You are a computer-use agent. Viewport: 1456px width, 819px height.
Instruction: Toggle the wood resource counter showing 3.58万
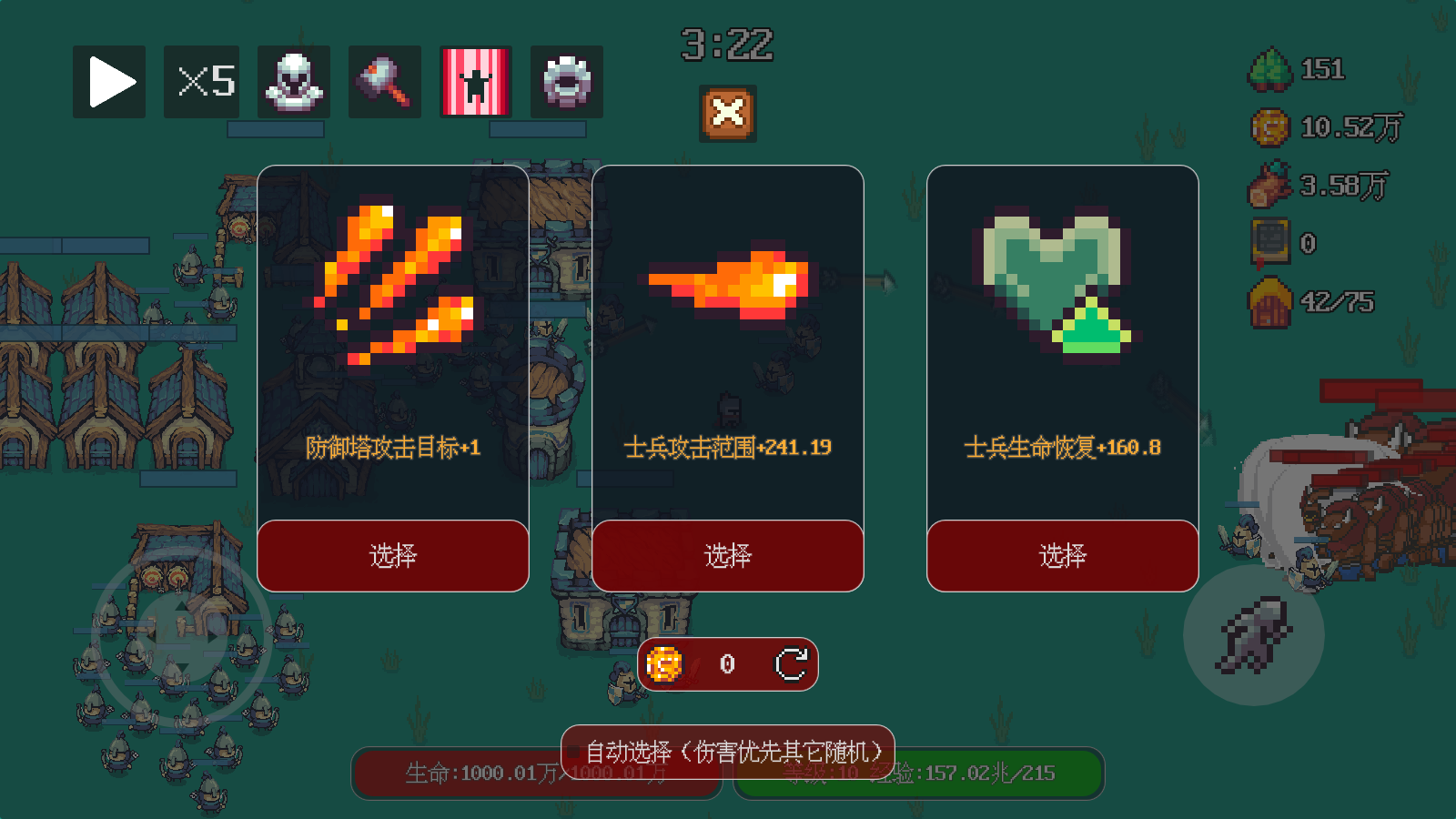click(x=1268, y=185)
